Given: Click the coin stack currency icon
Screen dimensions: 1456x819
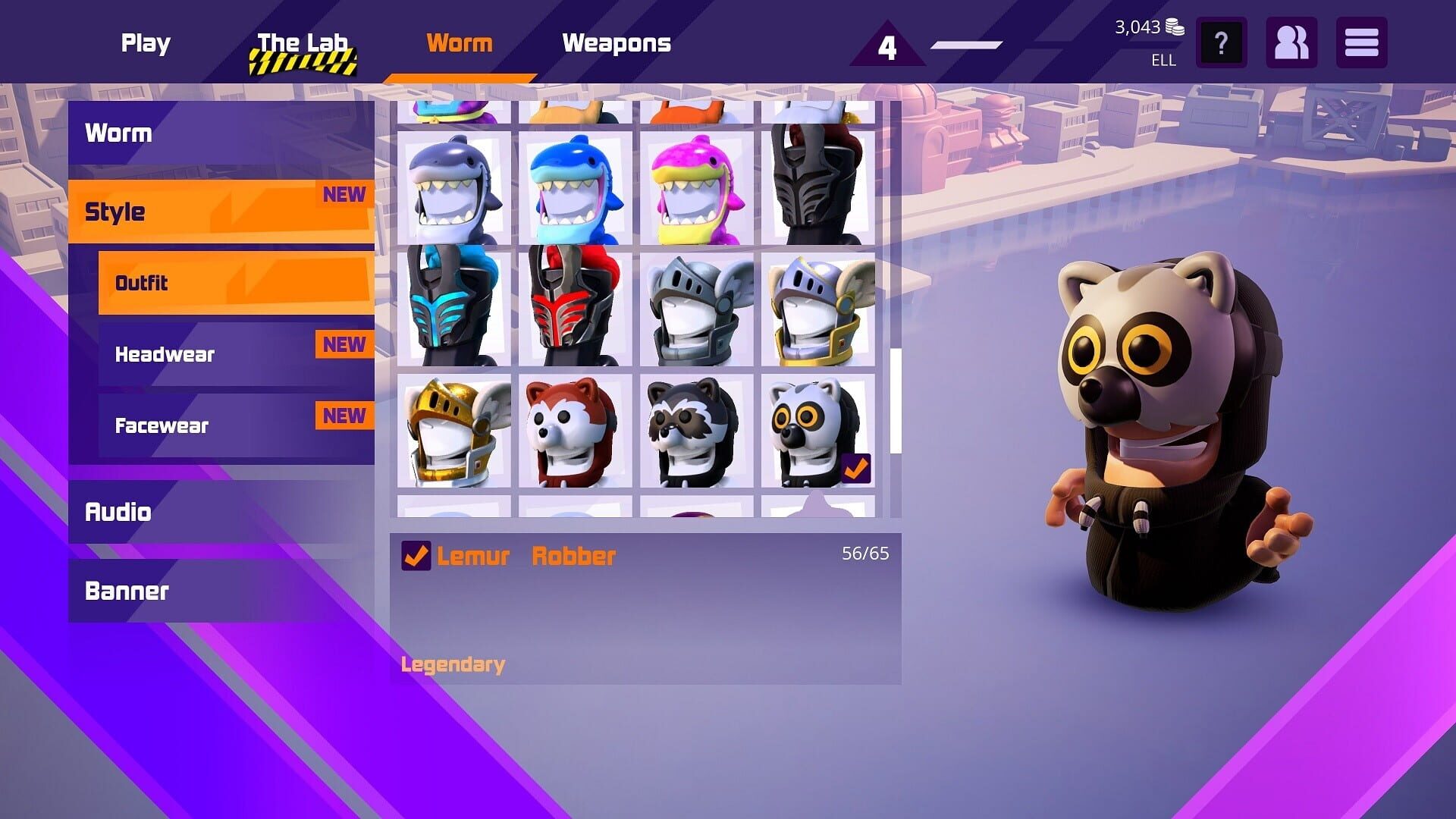Looking at the screenshot, I should tap(1174, 27).
